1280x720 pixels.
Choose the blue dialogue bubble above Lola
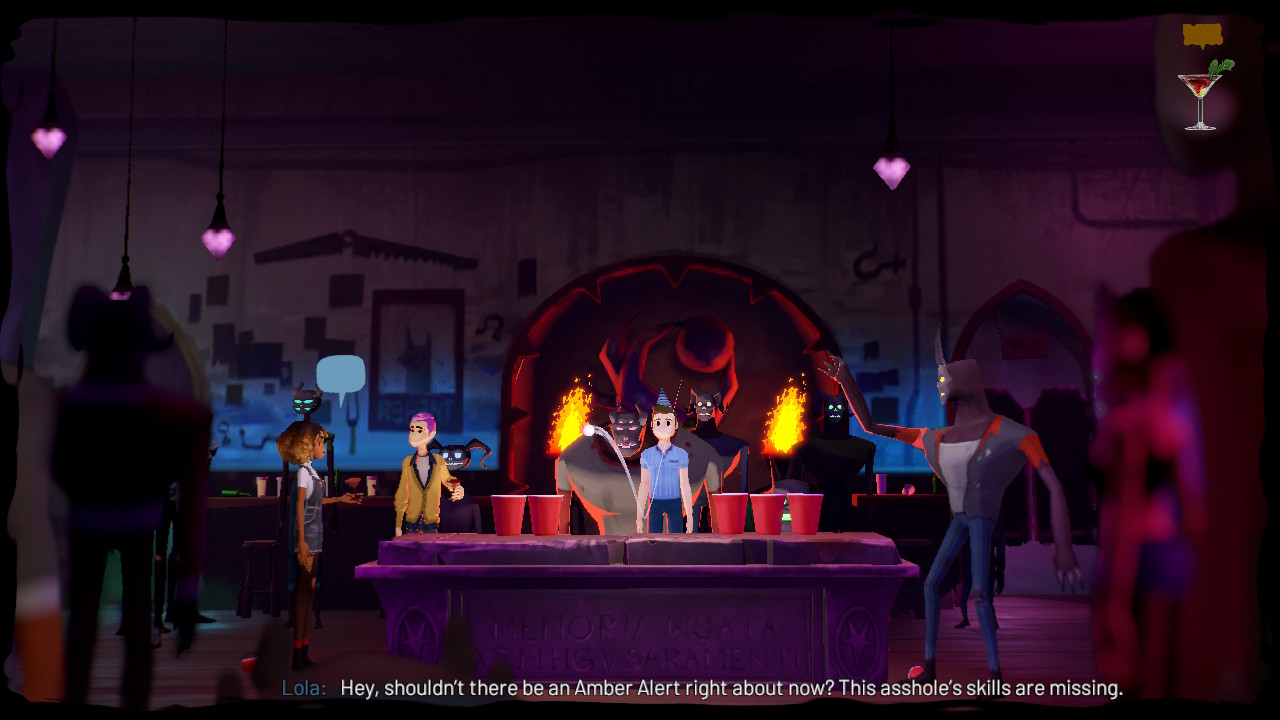(x=340, y=375)
